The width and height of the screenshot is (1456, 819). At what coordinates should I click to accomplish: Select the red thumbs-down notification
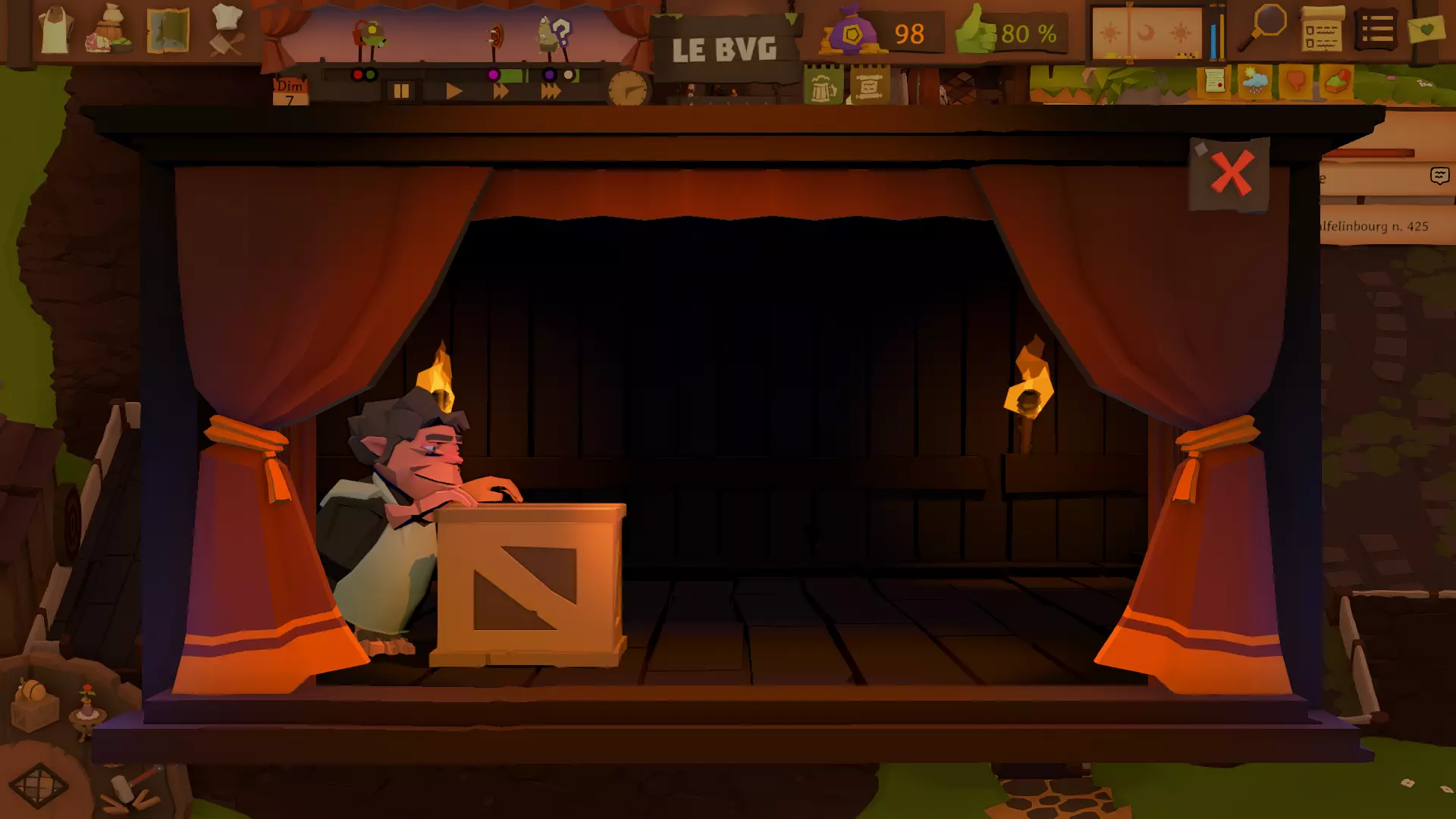[1295, 80]
